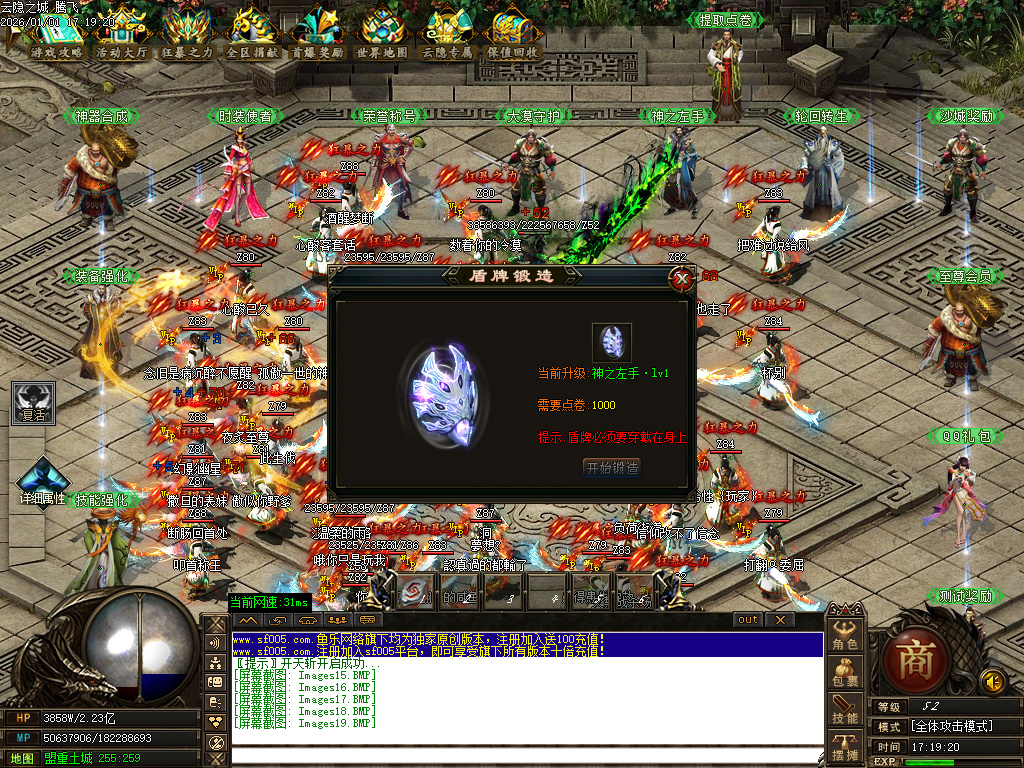Close the chat window with its X button
Screen dimensions: 1024x768
781,620
